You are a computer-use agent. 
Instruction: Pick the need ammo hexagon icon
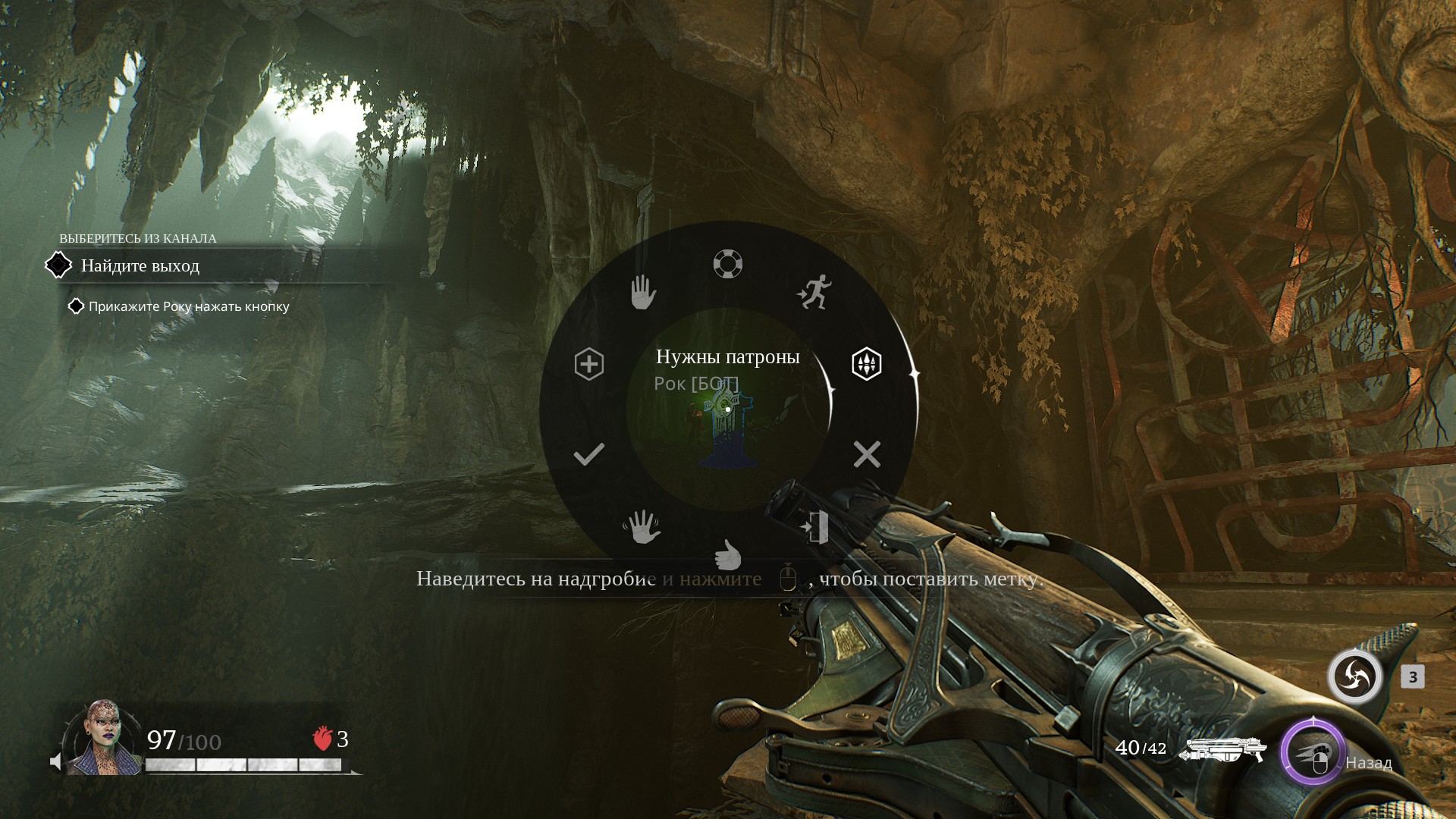[x=866, y=364]
